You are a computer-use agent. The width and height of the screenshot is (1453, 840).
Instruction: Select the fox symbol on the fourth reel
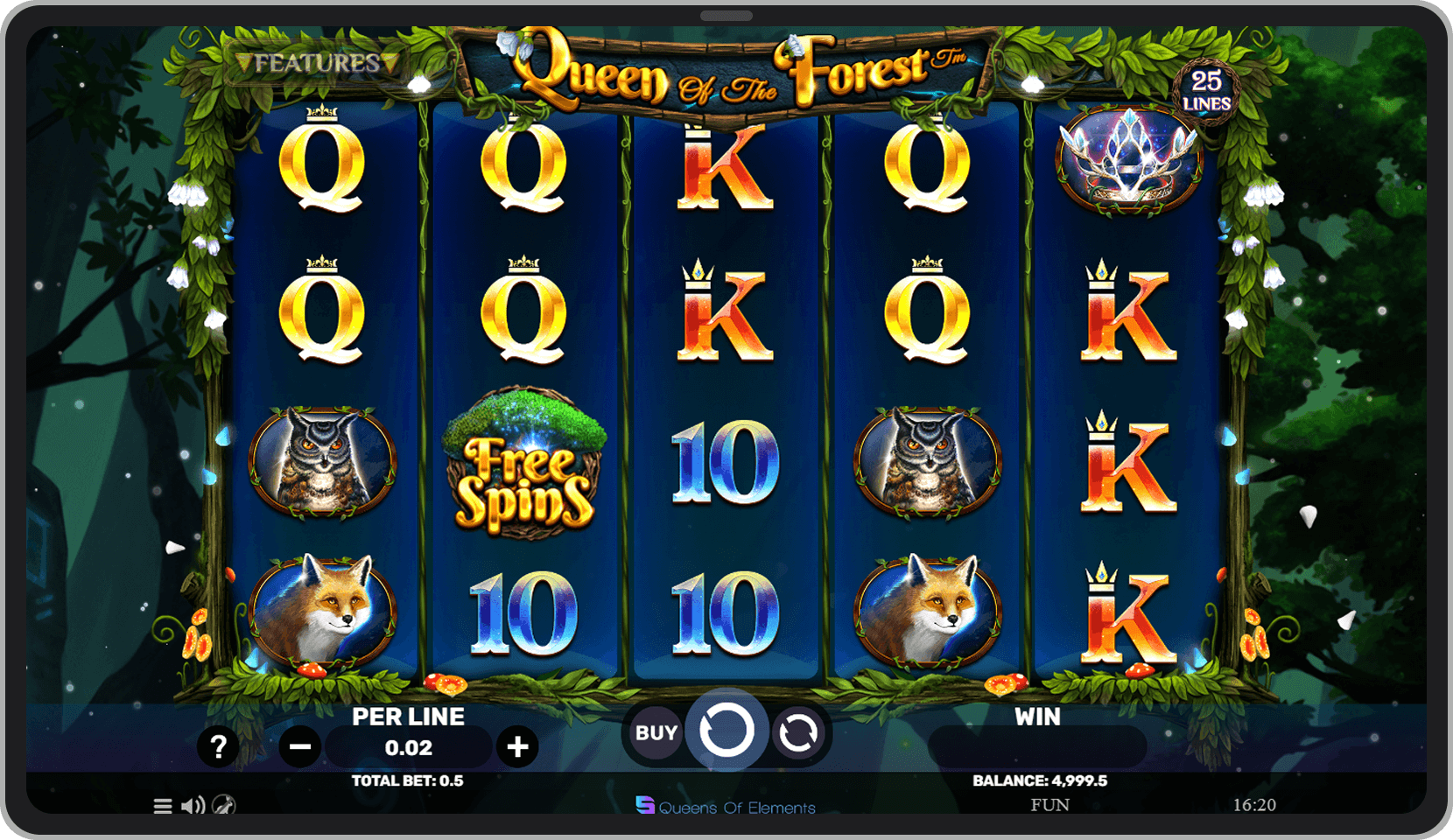(928, 612)
